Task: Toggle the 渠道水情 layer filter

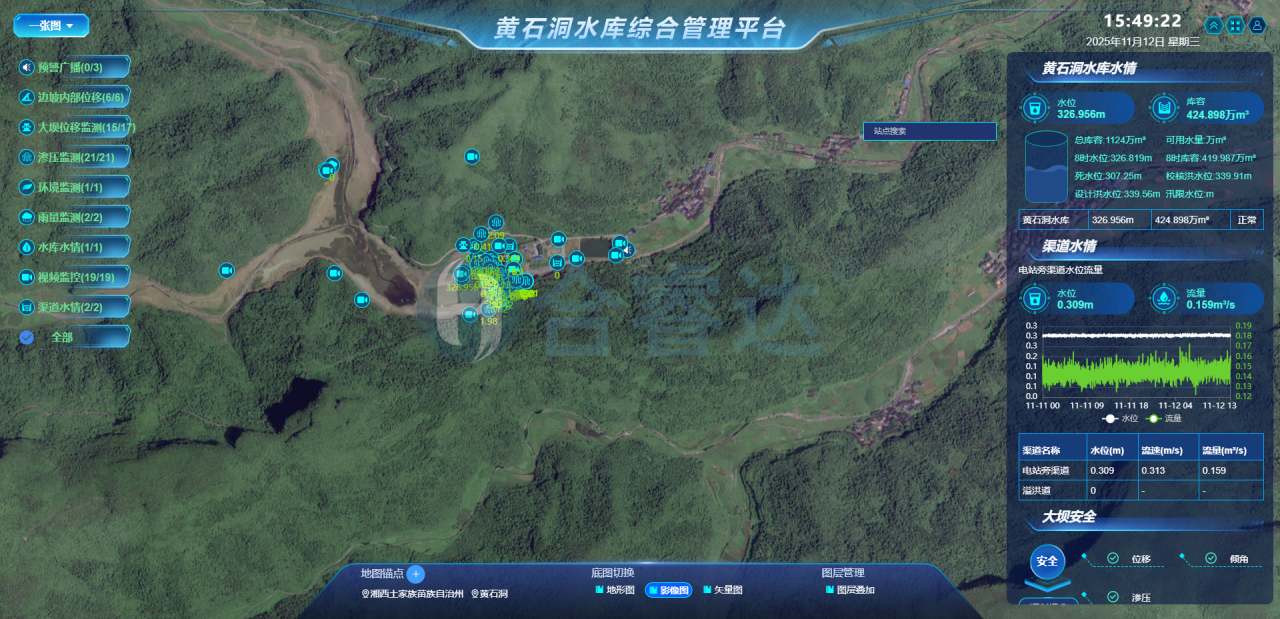Action: (x=73, y=307)
